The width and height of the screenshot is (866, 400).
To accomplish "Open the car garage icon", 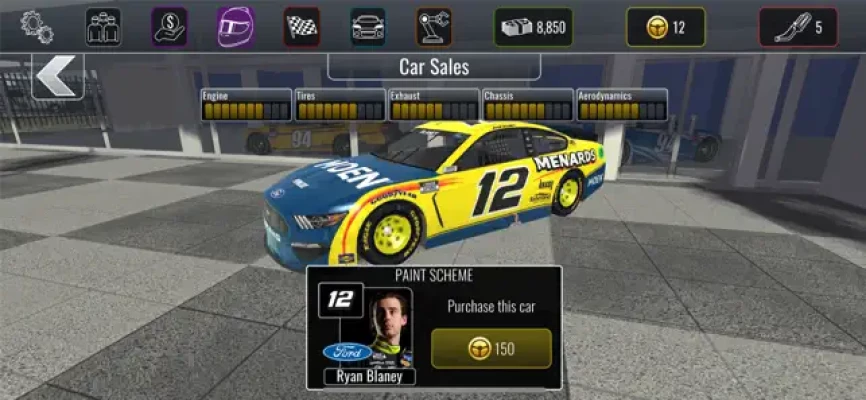I will [x=368, y=27].
